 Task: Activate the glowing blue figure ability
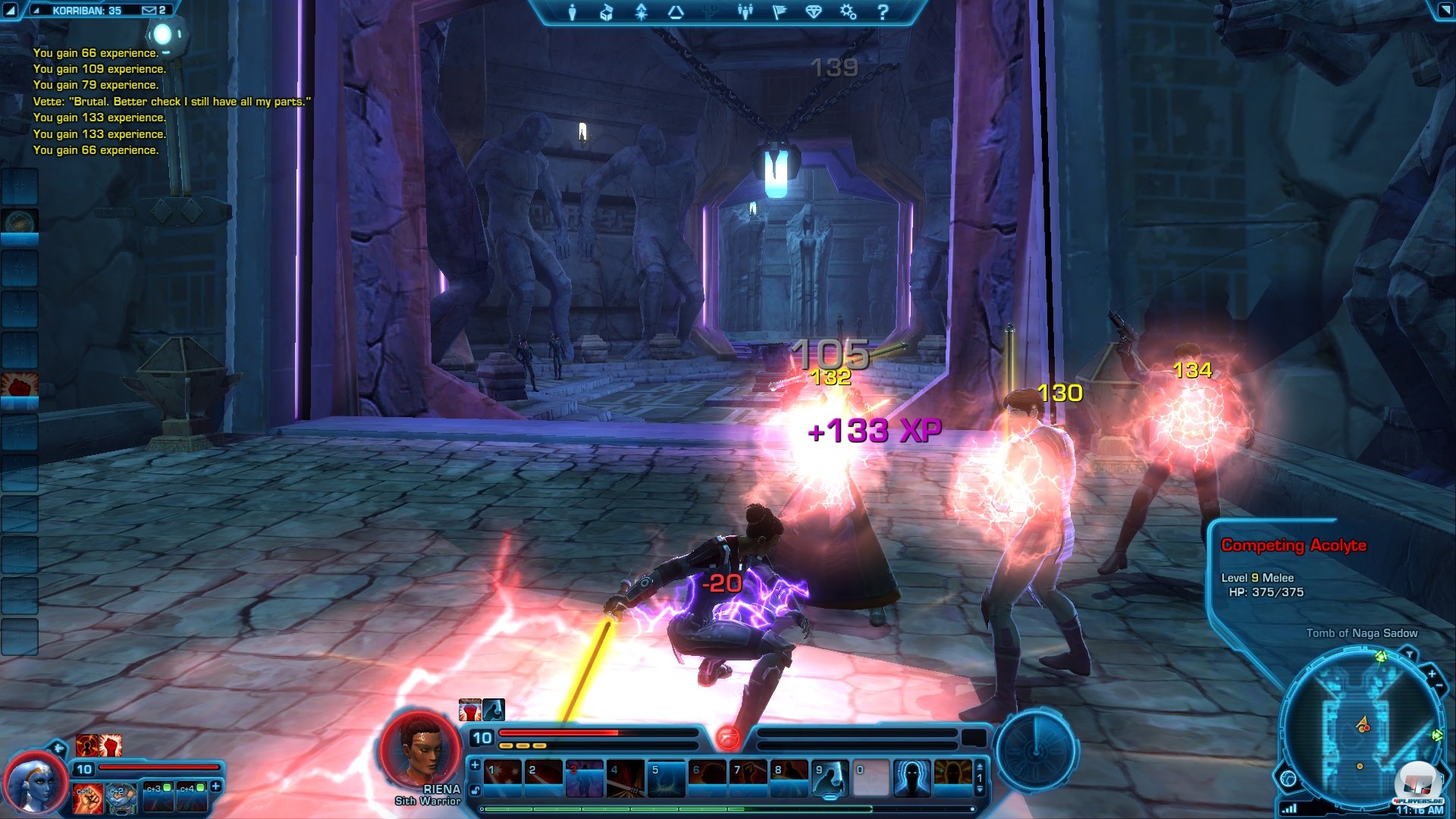click(912, 779)
